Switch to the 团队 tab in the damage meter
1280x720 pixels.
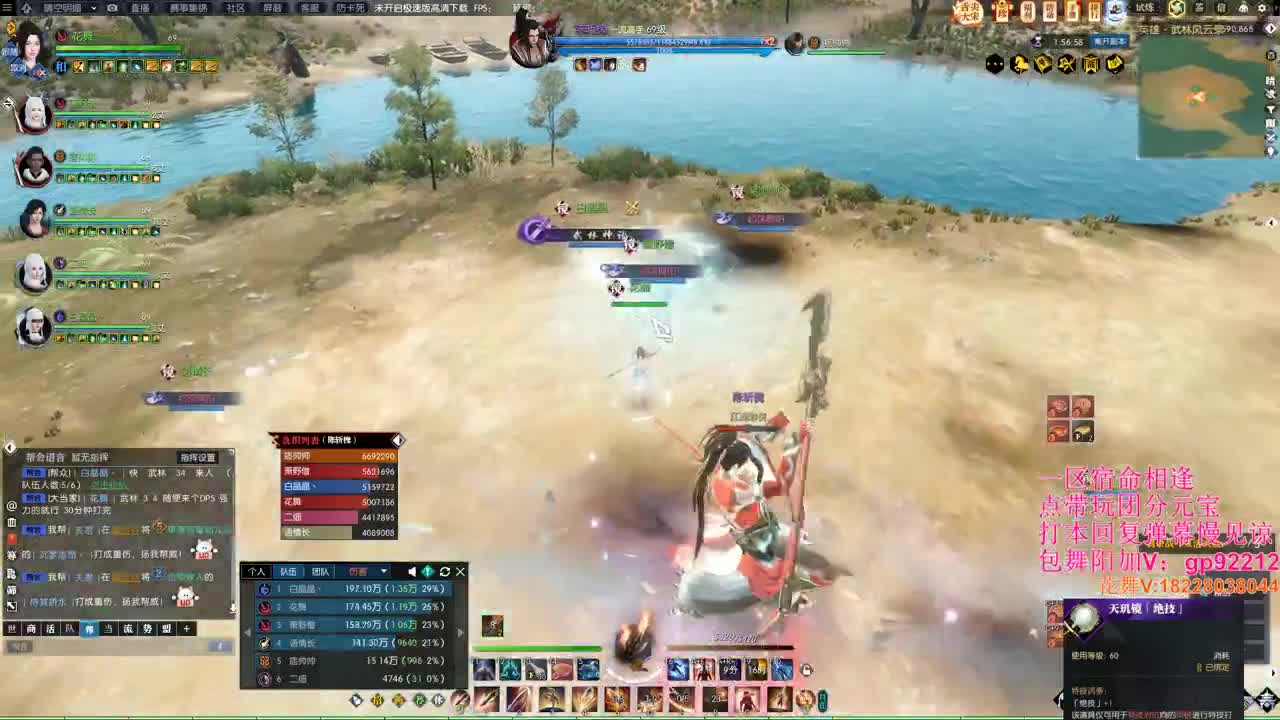(322, 571)
